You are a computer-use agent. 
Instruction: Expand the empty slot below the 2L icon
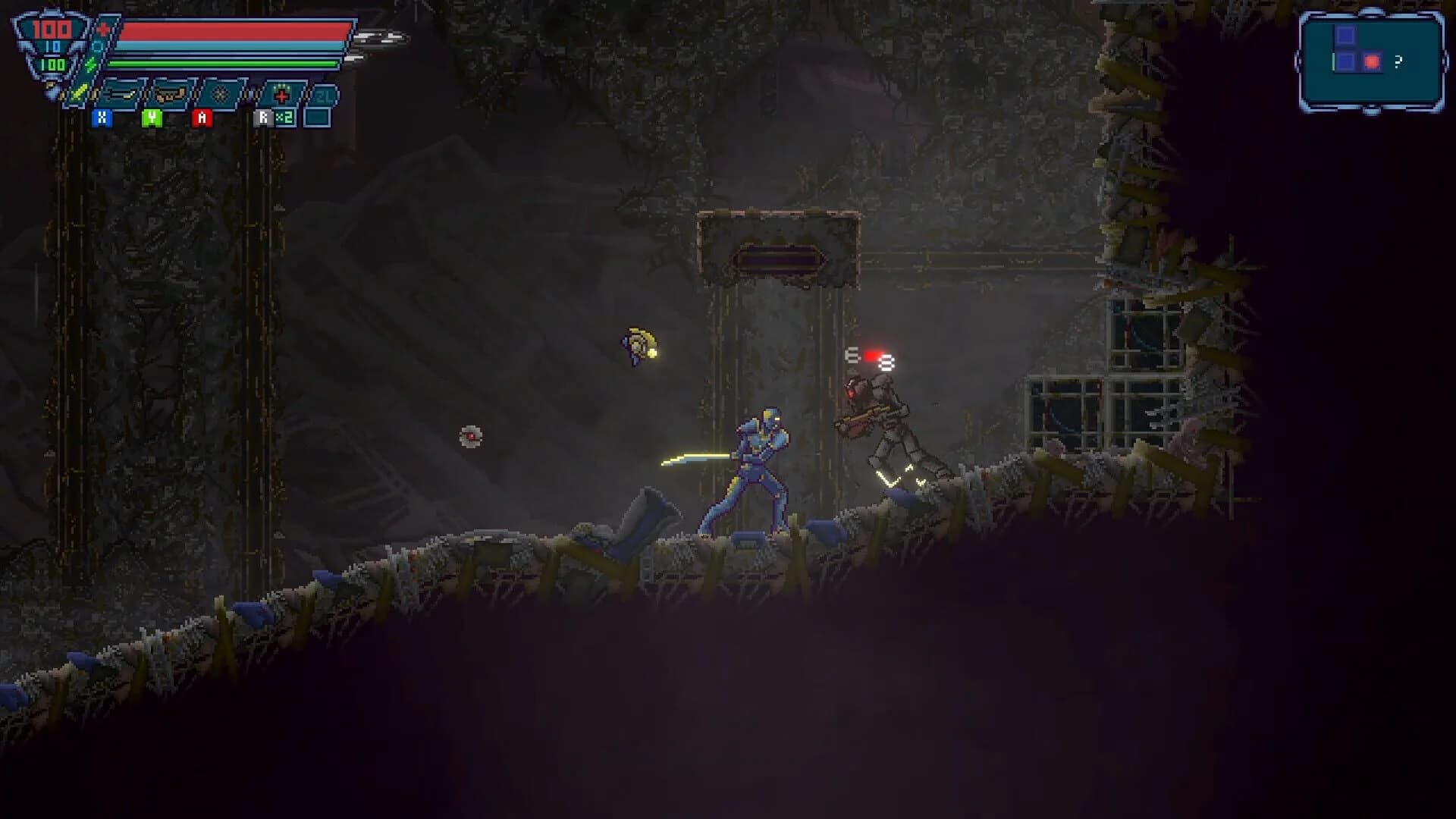coord(317,118)
